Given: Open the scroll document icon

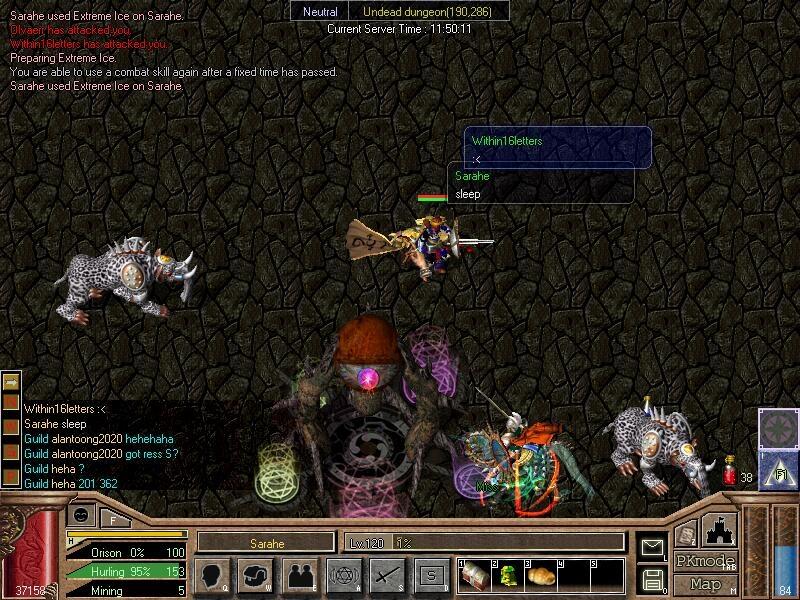Looking at the screenshot, I should pyautogui.click(x=686, y=535).
